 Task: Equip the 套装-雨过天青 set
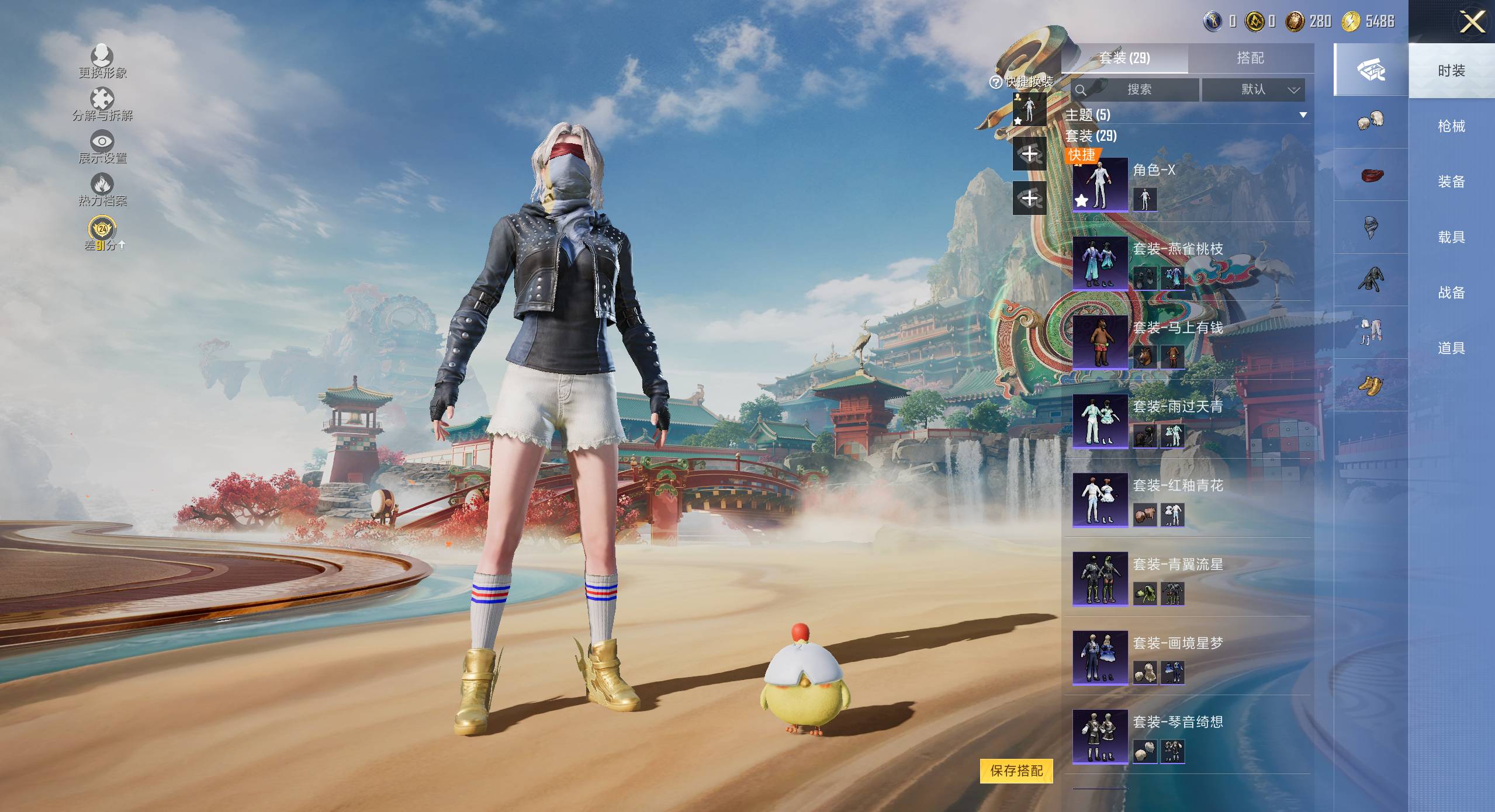point(1100,421)
